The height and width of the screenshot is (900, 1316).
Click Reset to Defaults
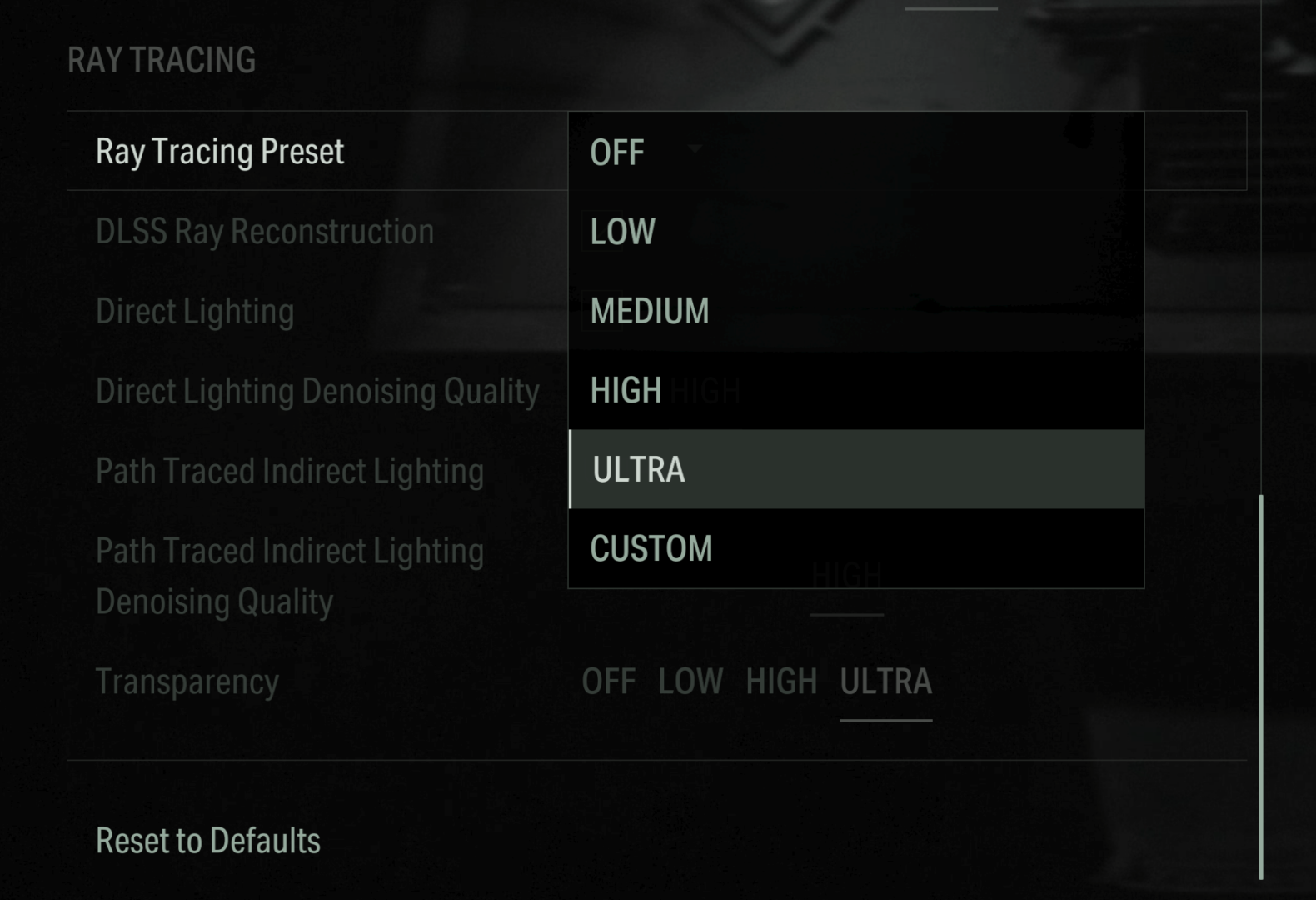(x=207, y=841)
